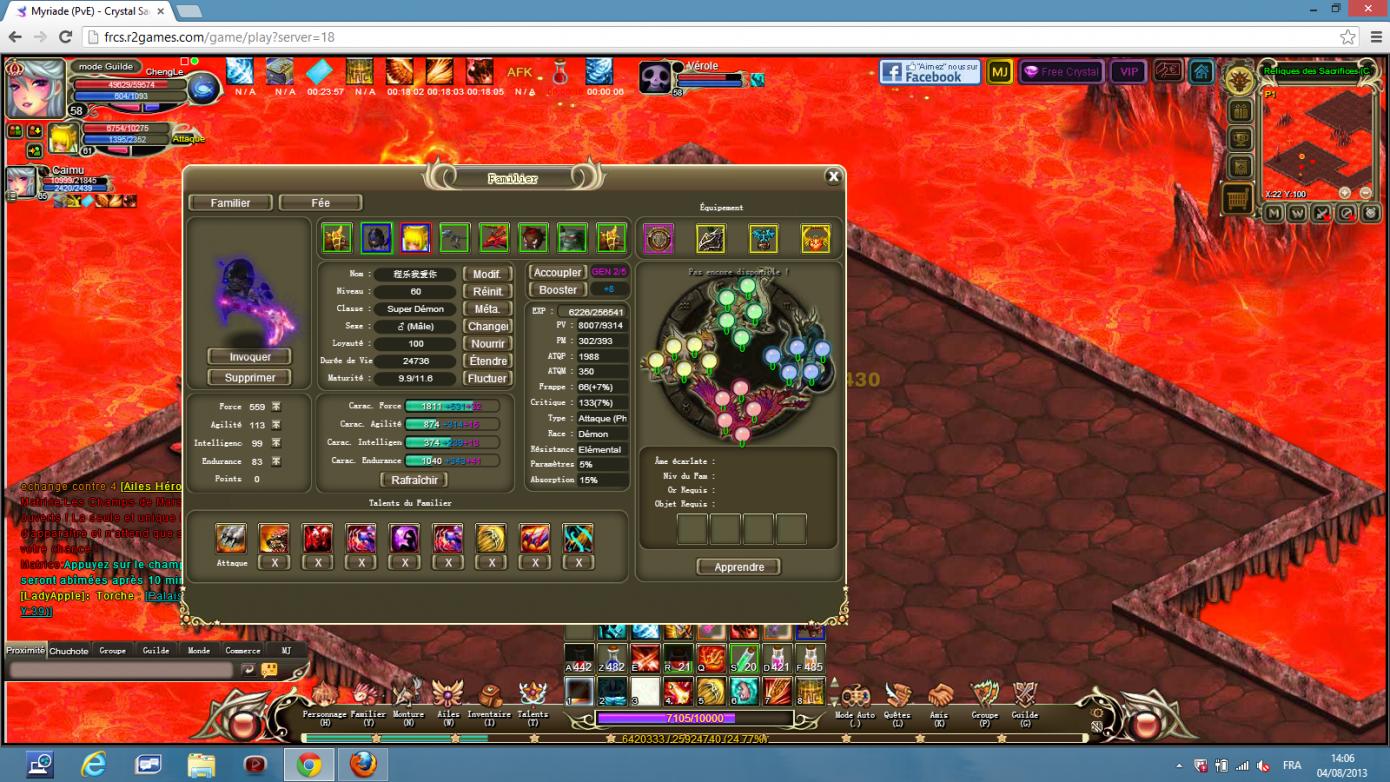This screenshot has width=1390, height=782.
Task: Hit the Booster button
Action: pos(557,290)
